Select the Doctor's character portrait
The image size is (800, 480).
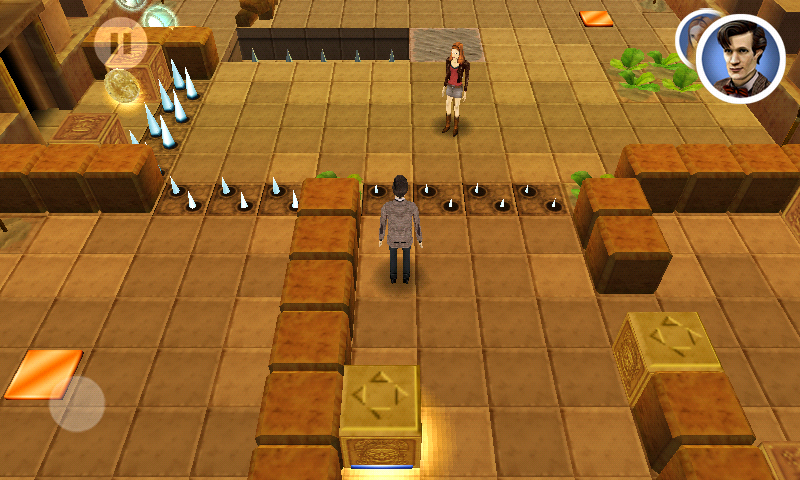point(740,58)
